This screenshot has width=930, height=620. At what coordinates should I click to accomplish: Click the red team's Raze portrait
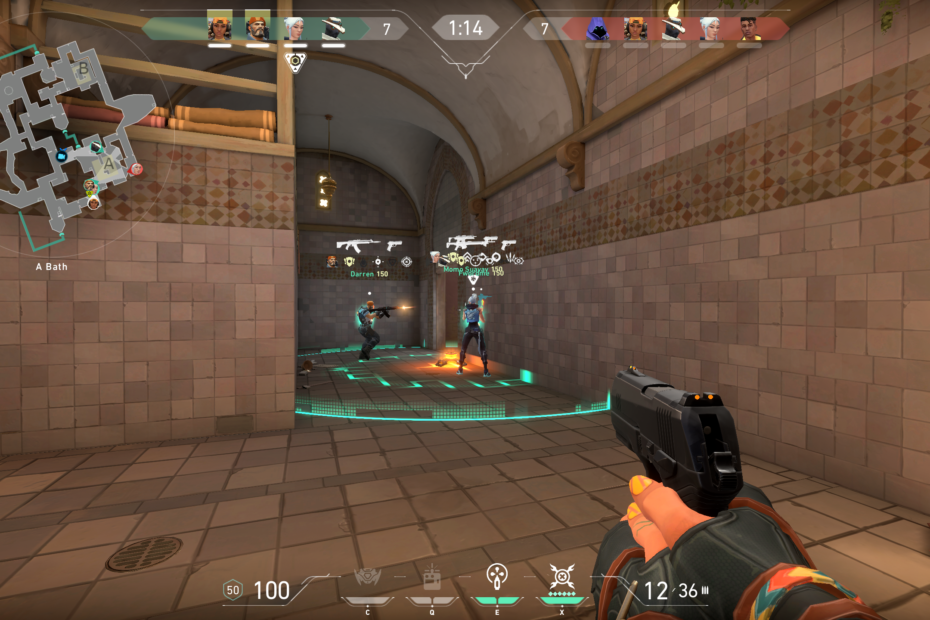pos(635,28)
